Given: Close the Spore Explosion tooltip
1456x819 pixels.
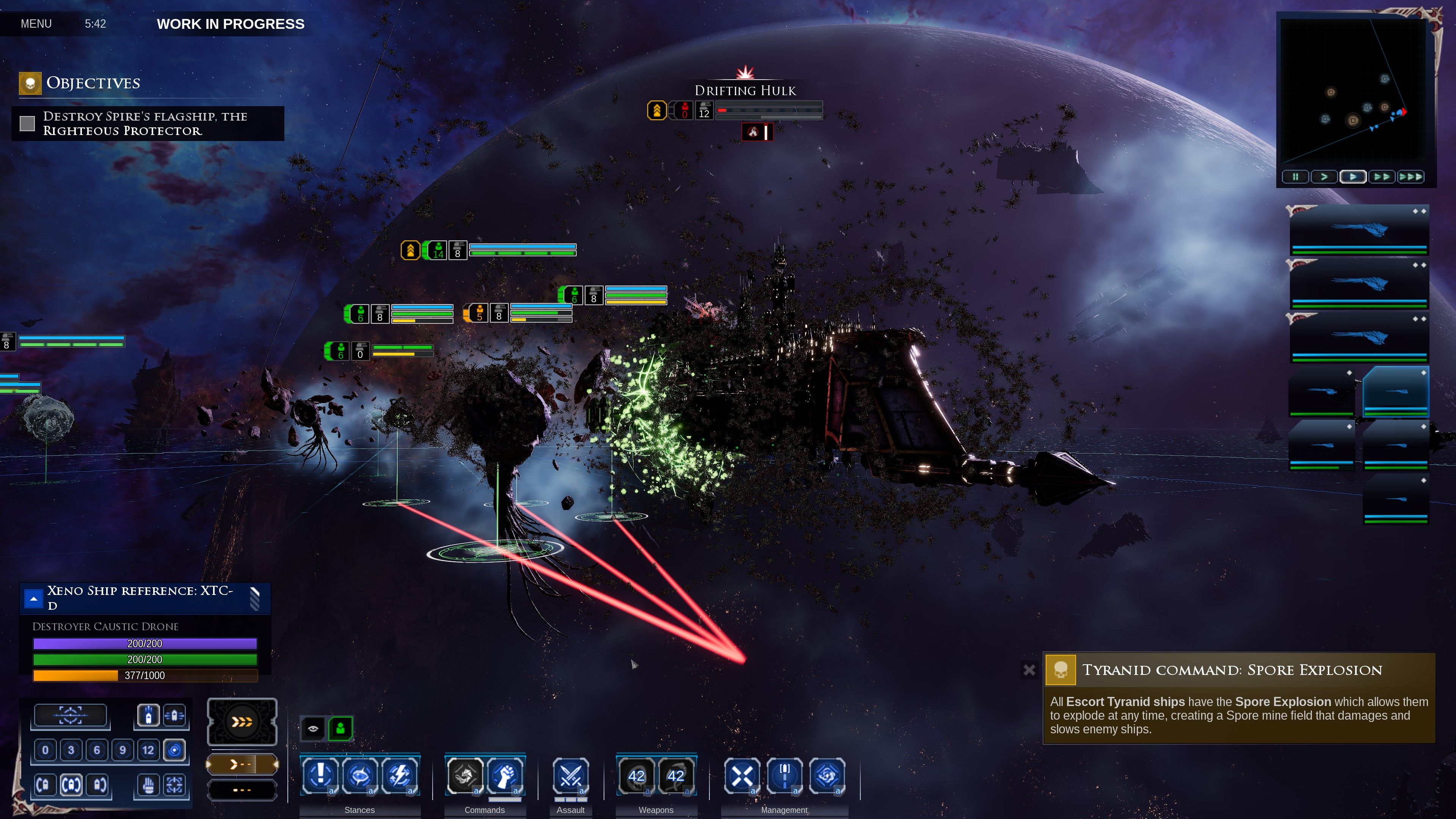Looking at the screenshot, I should point(1029,670).
